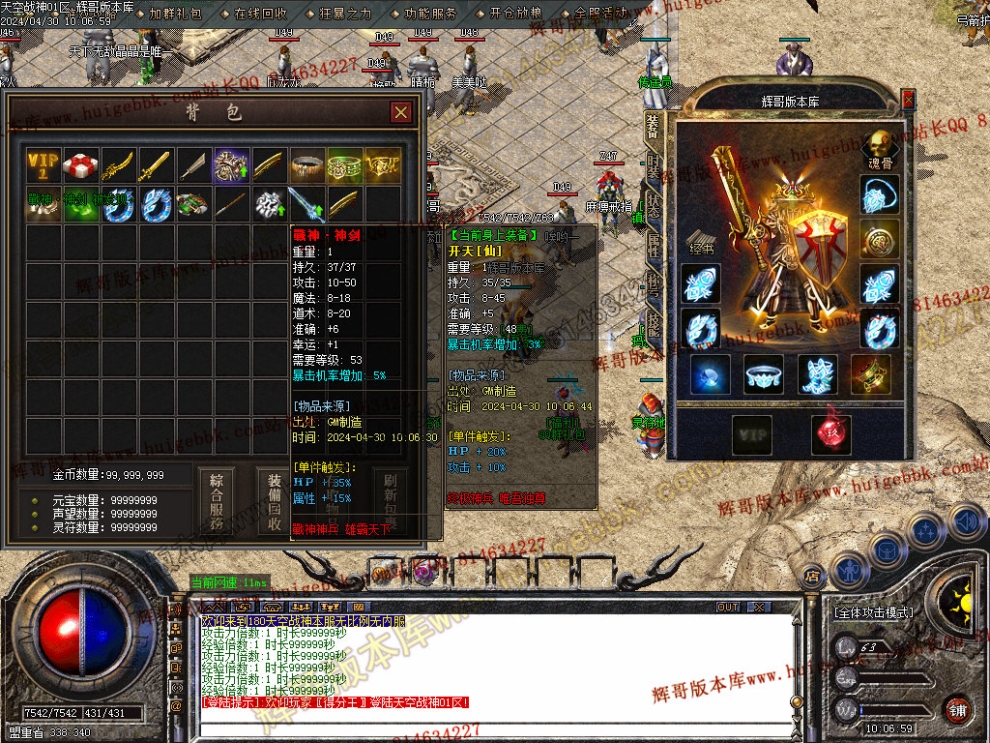Open the 在线回收 top menu entry
990x743 pixels.
(260, 14)
